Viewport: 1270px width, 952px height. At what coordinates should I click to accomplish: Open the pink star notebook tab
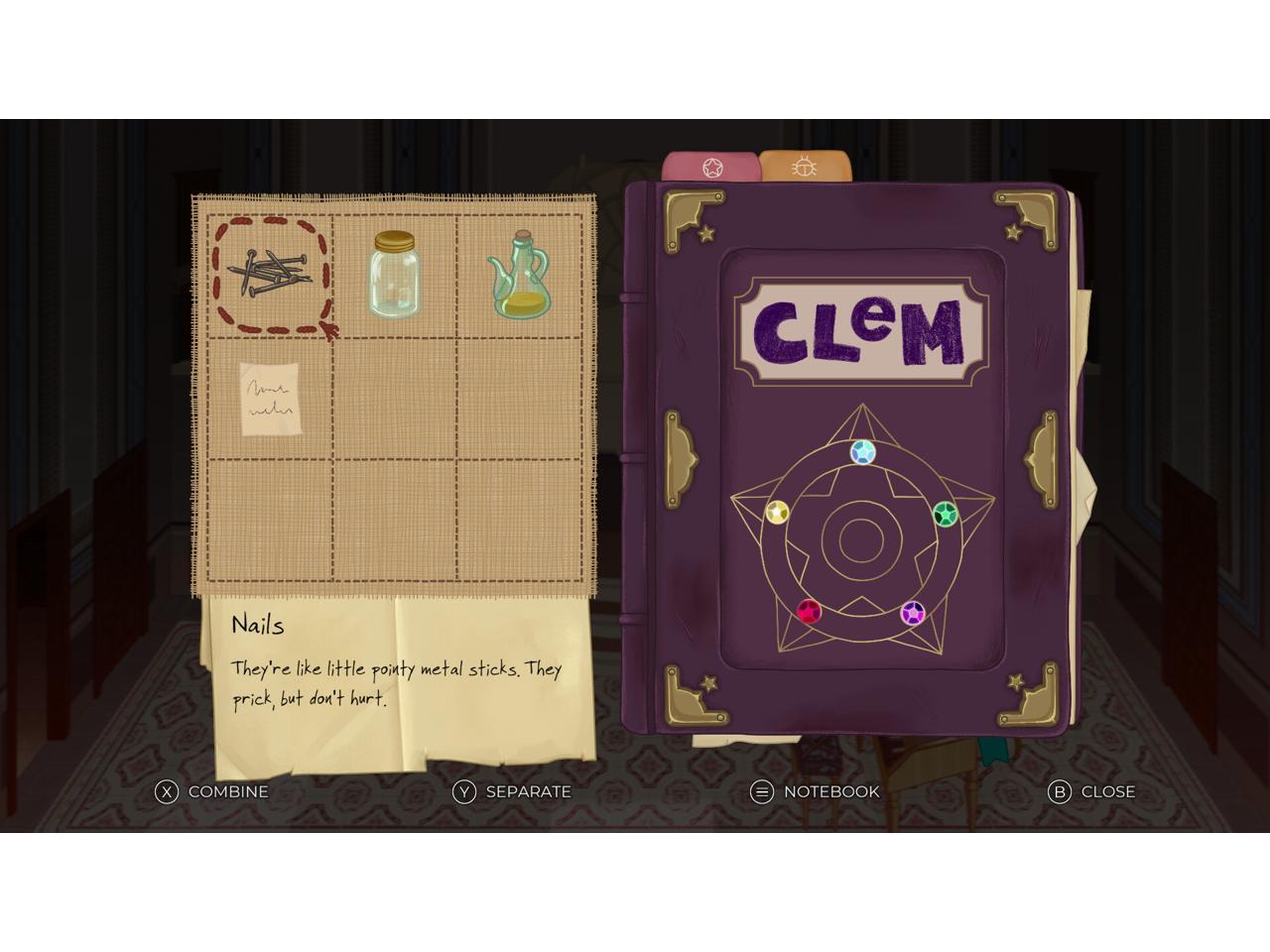711,168
